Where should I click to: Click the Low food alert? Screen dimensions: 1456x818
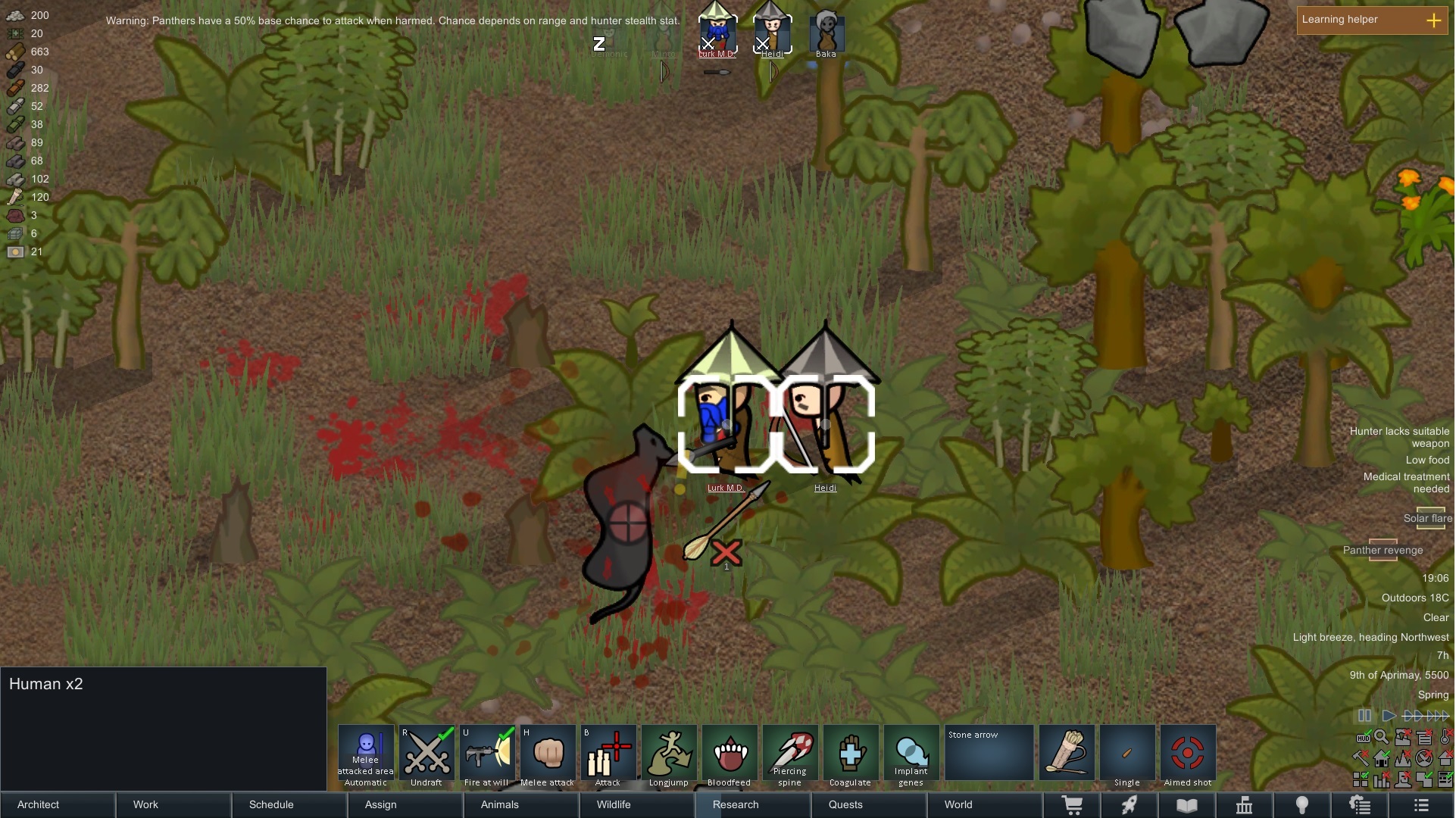1427,460
